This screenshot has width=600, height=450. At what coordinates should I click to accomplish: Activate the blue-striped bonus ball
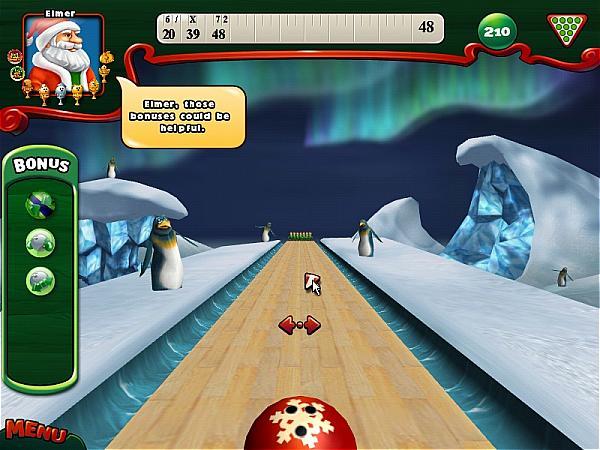tap(40, 203)
